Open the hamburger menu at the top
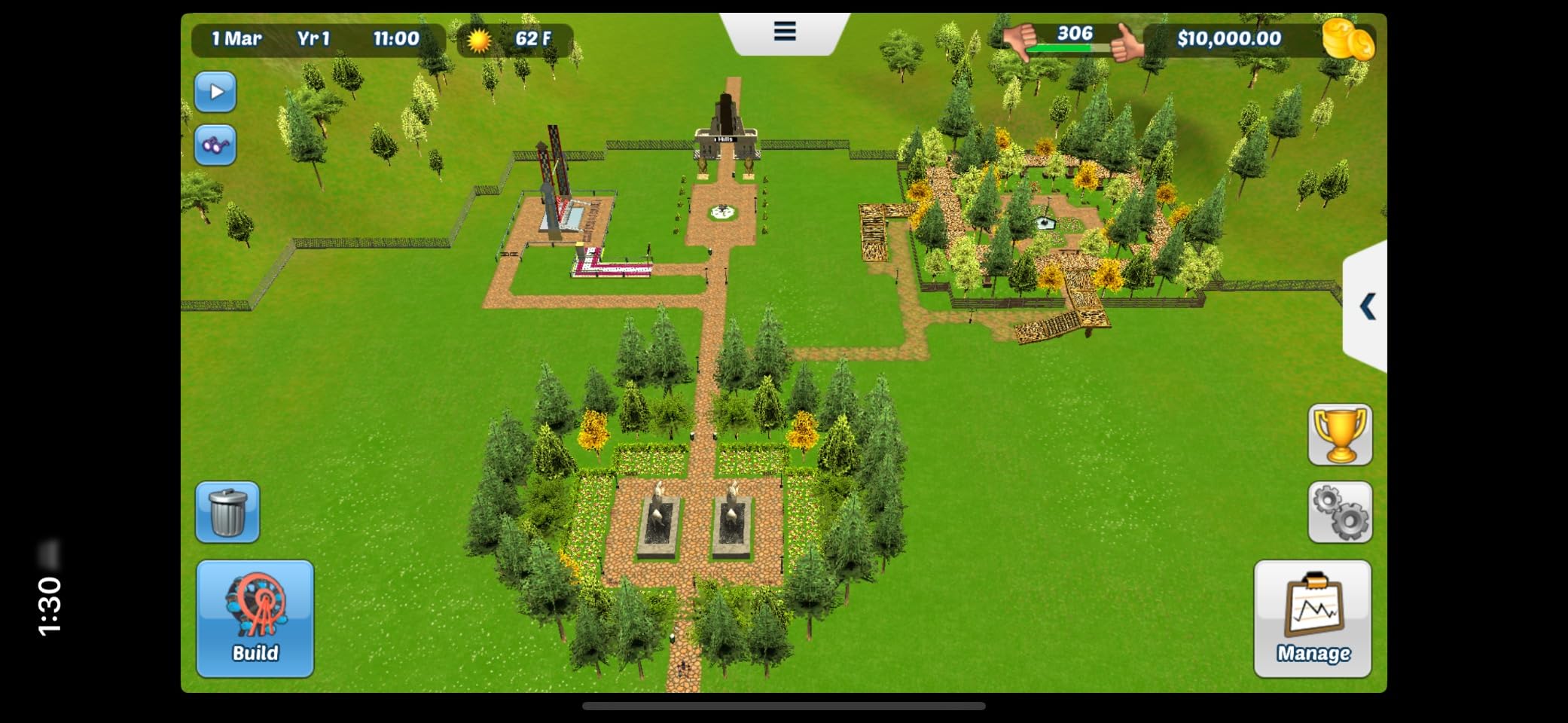This screenshot has height=723, width=1568. 784,30
